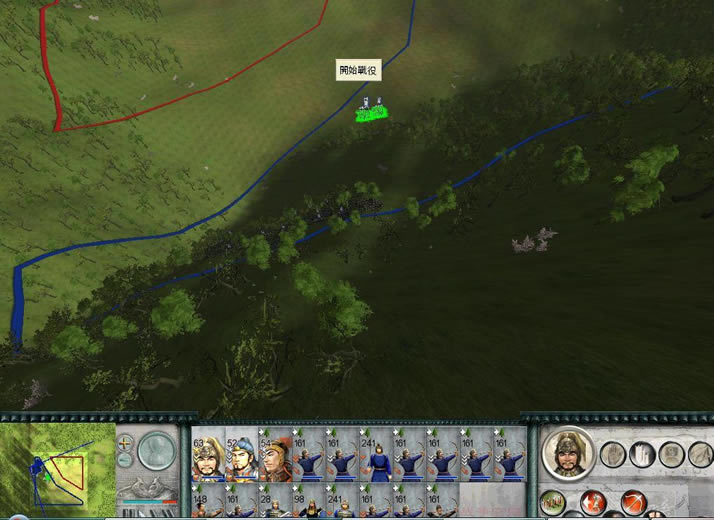Select the red-helmet general card numbered 54
Screen dimensions: 714x520
tap(274, 458)
